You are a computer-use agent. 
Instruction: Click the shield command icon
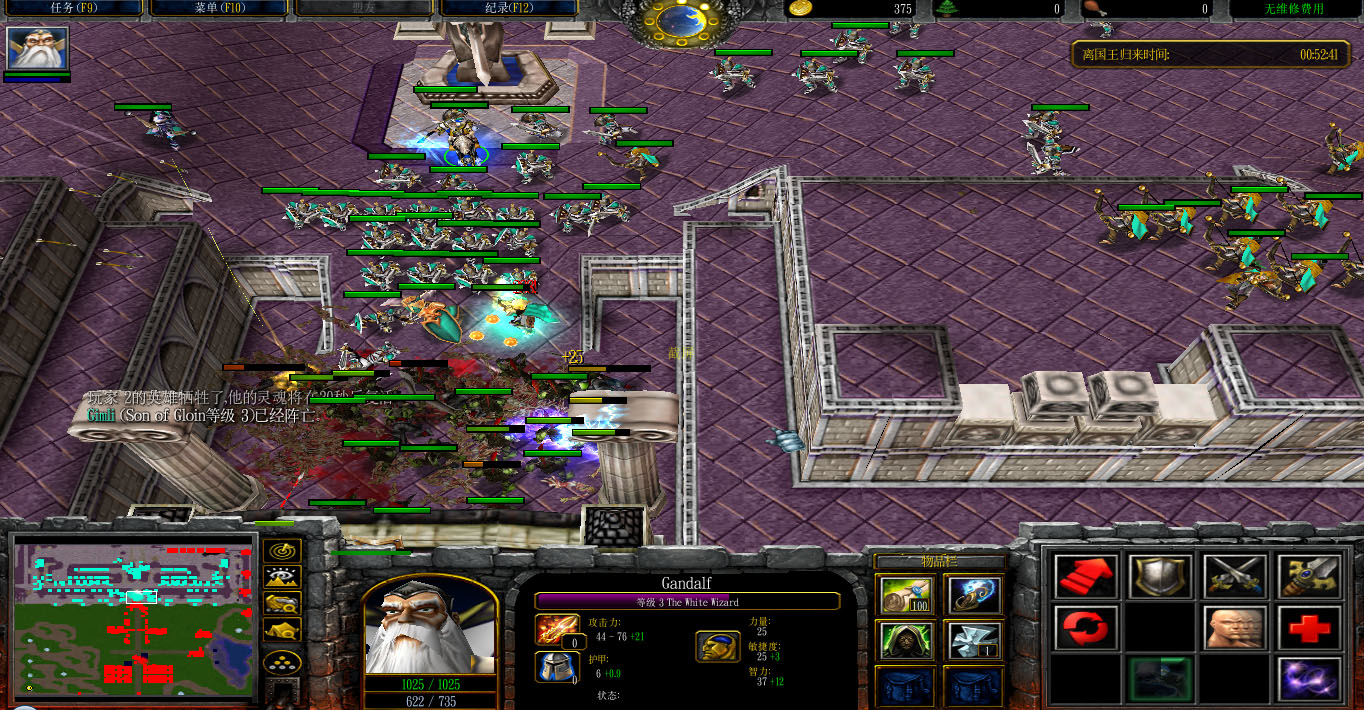(x=1160, y=578)
